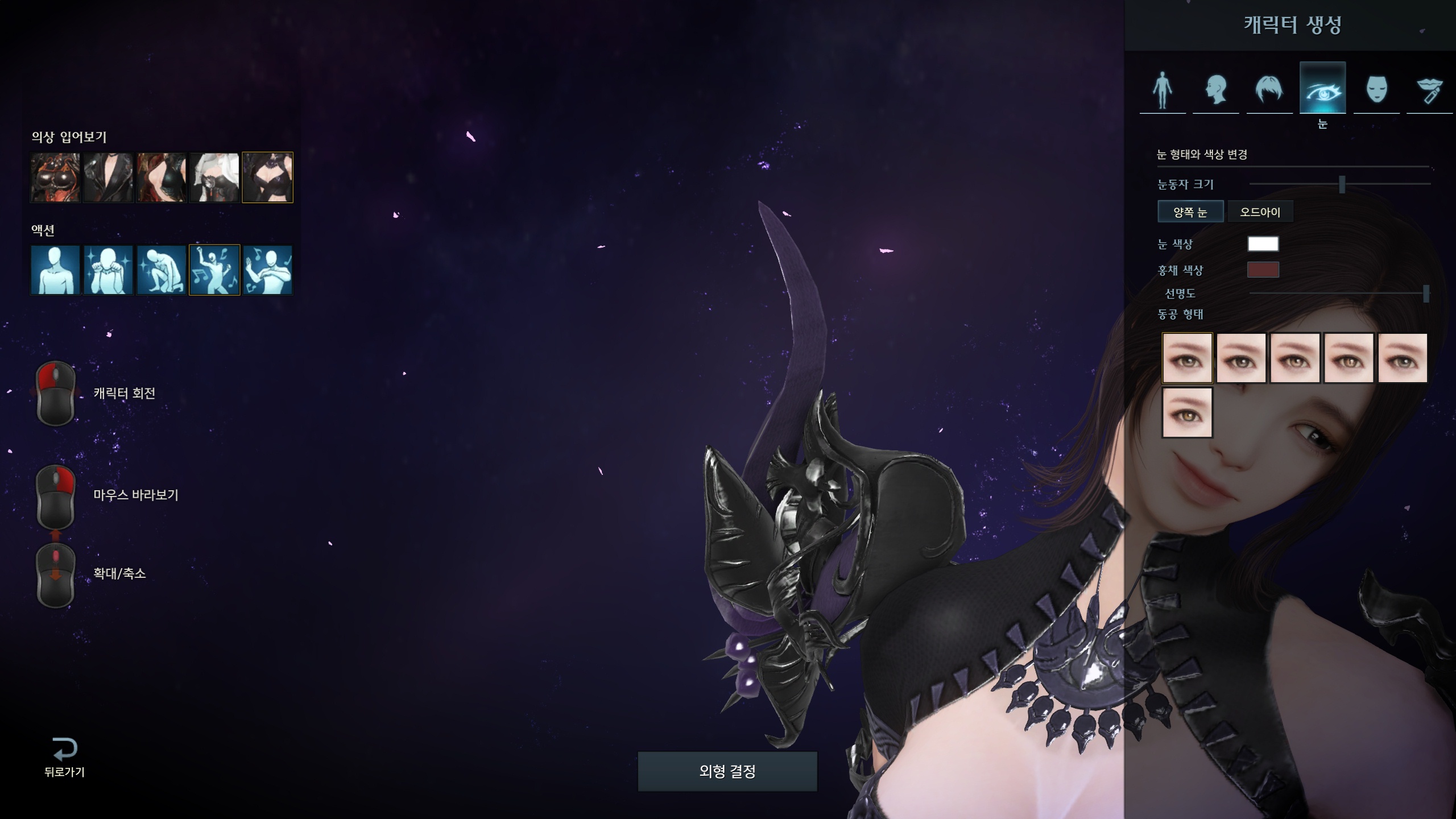Pick the highlighted first pupil shape thumbnail
This screenshot has width=1456, height=819.
[x=1187, y=358]
